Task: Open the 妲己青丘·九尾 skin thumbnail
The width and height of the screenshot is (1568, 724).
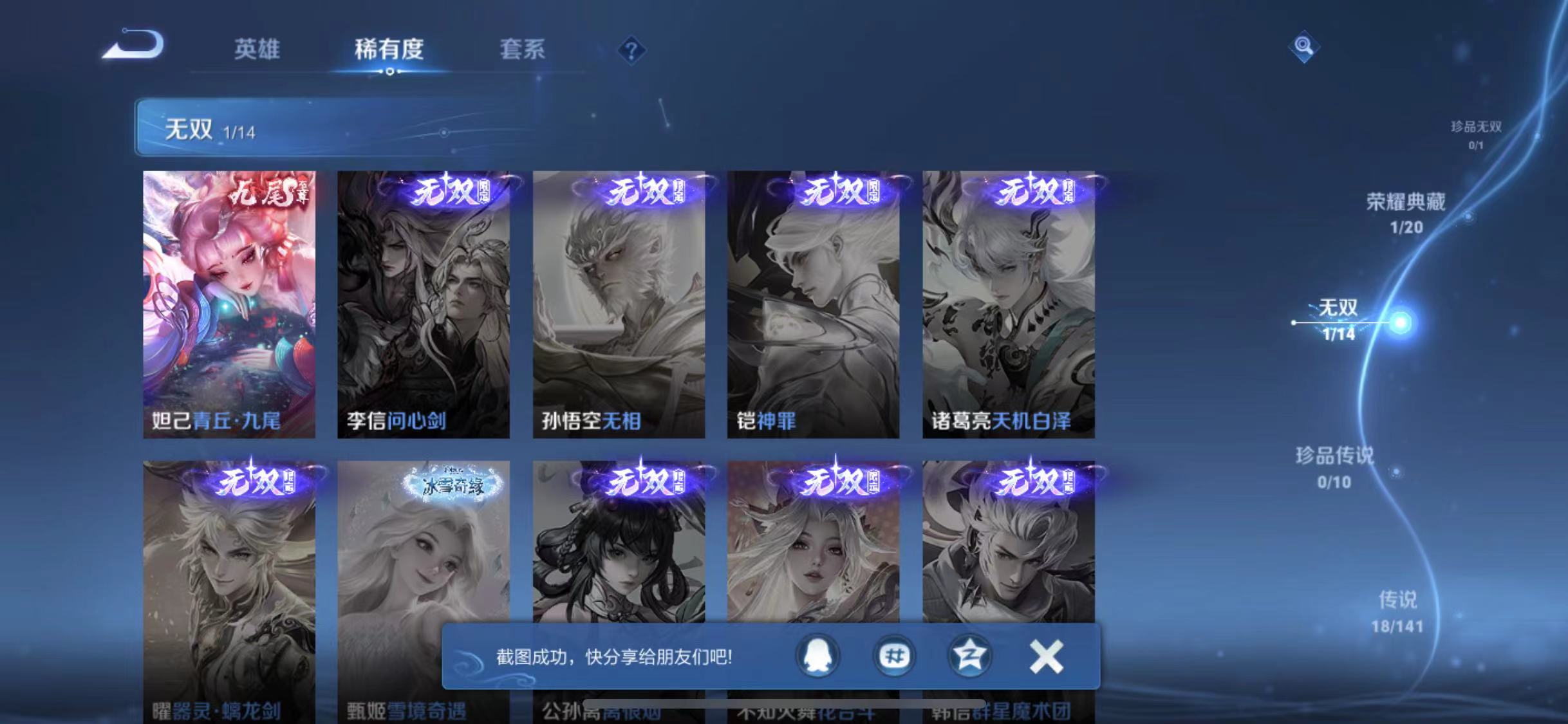Action: tap(230, 304)
